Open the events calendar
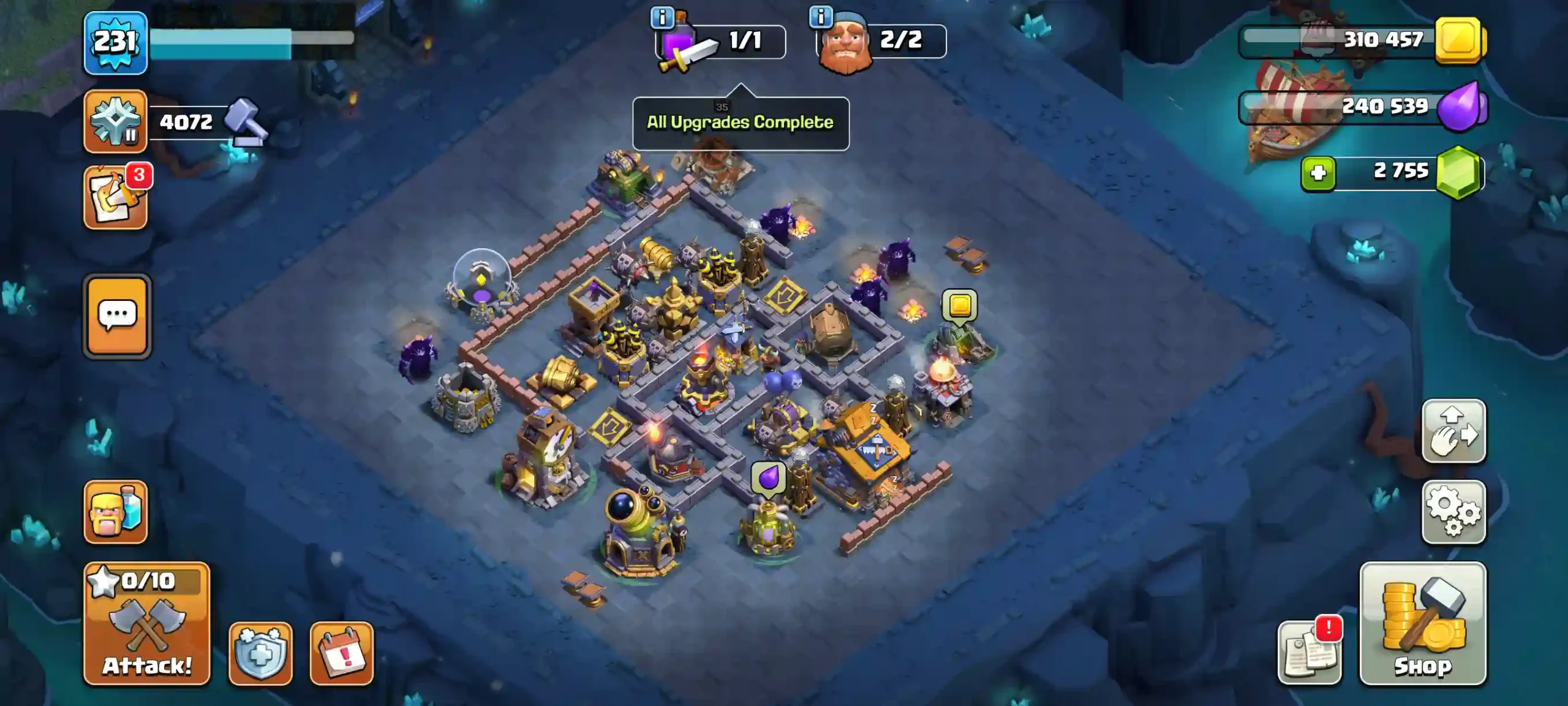 coord(341,653)
